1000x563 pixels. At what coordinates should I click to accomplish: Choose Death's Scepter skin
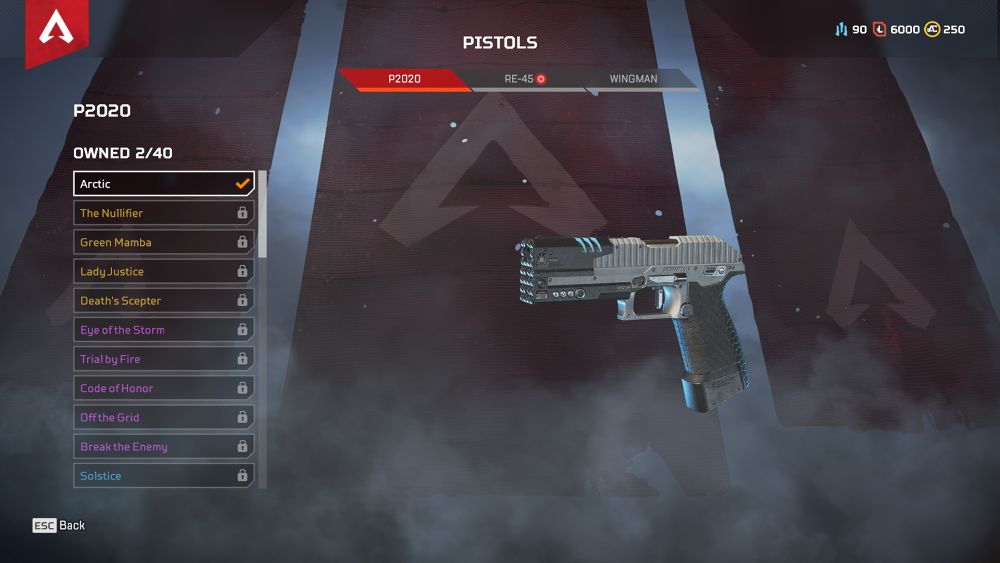(164, 300)
